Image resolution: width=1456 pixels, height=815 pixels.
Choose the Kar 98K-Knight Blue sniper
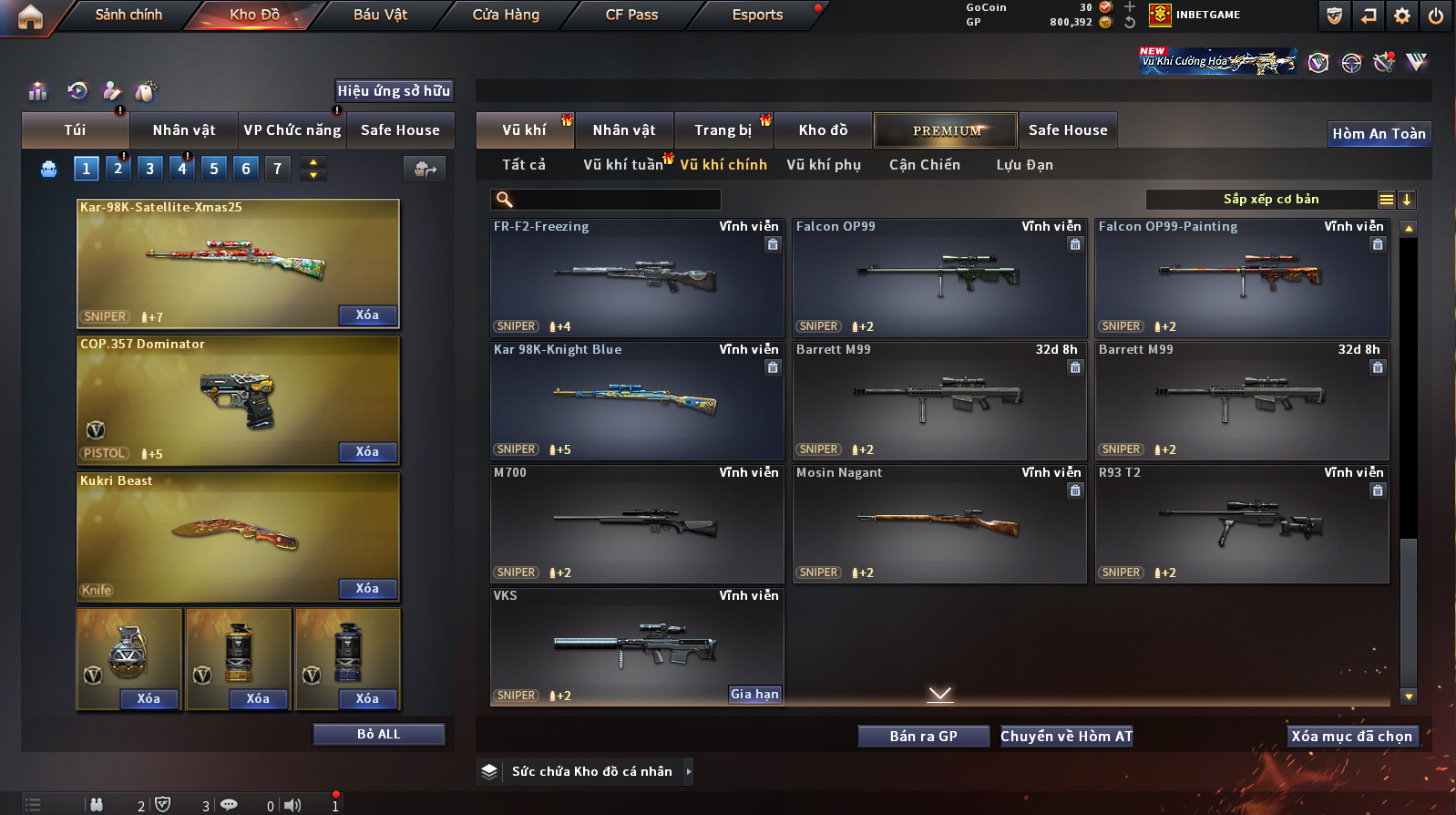[x=636, y=401]
